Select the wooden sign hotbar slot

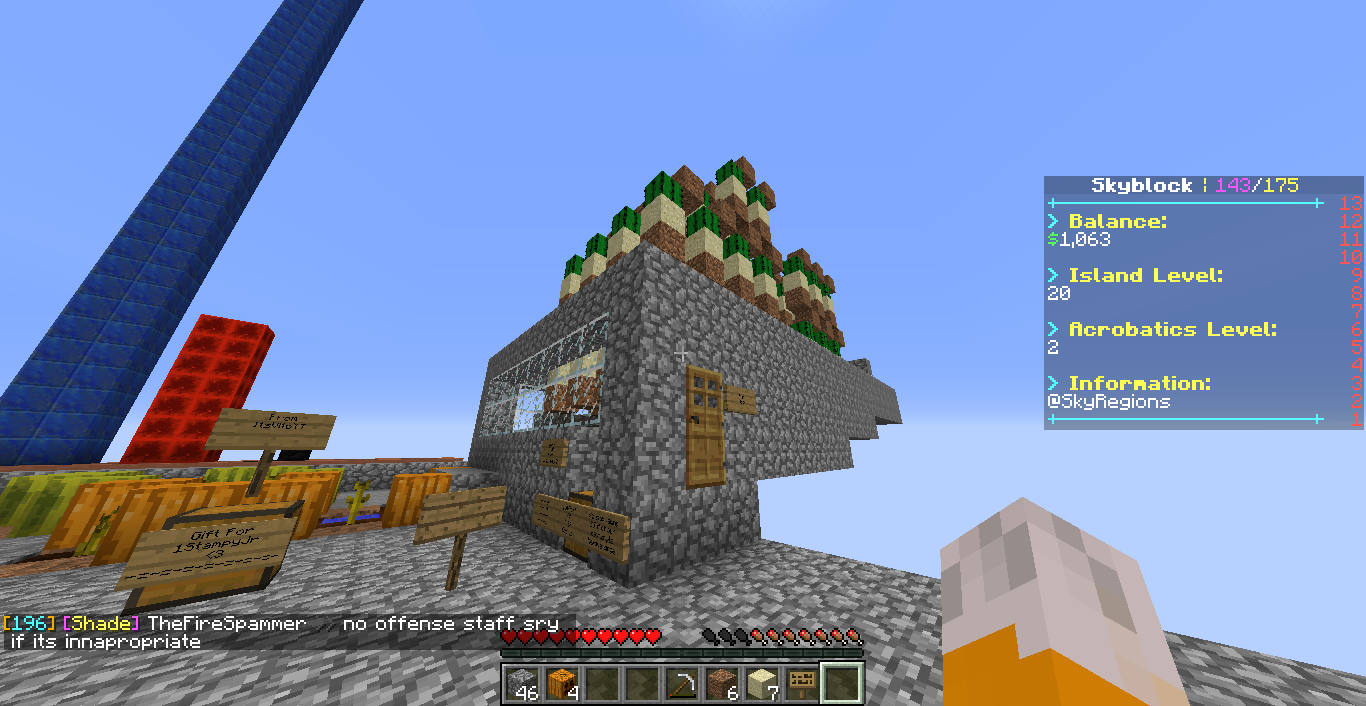pyautogui.click(x=802, y=684)
